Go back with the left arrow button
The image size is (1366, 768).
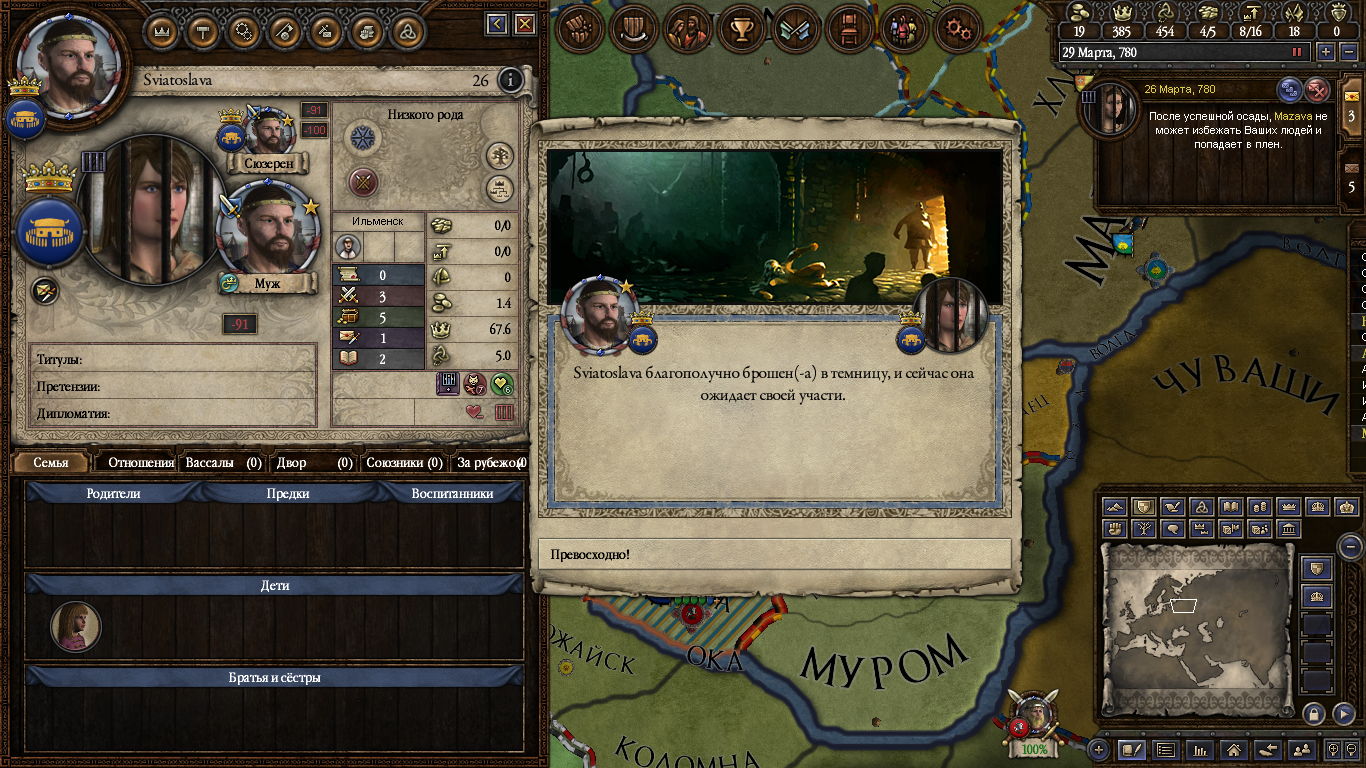(x=497, y=24)
